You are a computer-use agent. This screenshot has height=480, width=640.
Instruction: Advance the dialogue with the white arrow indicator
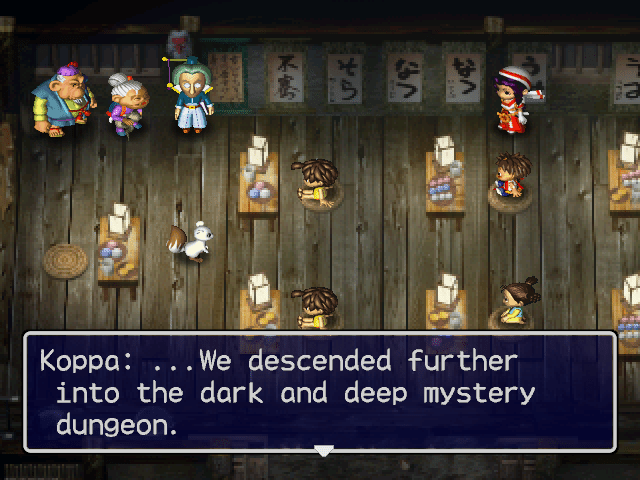(323, 451)
